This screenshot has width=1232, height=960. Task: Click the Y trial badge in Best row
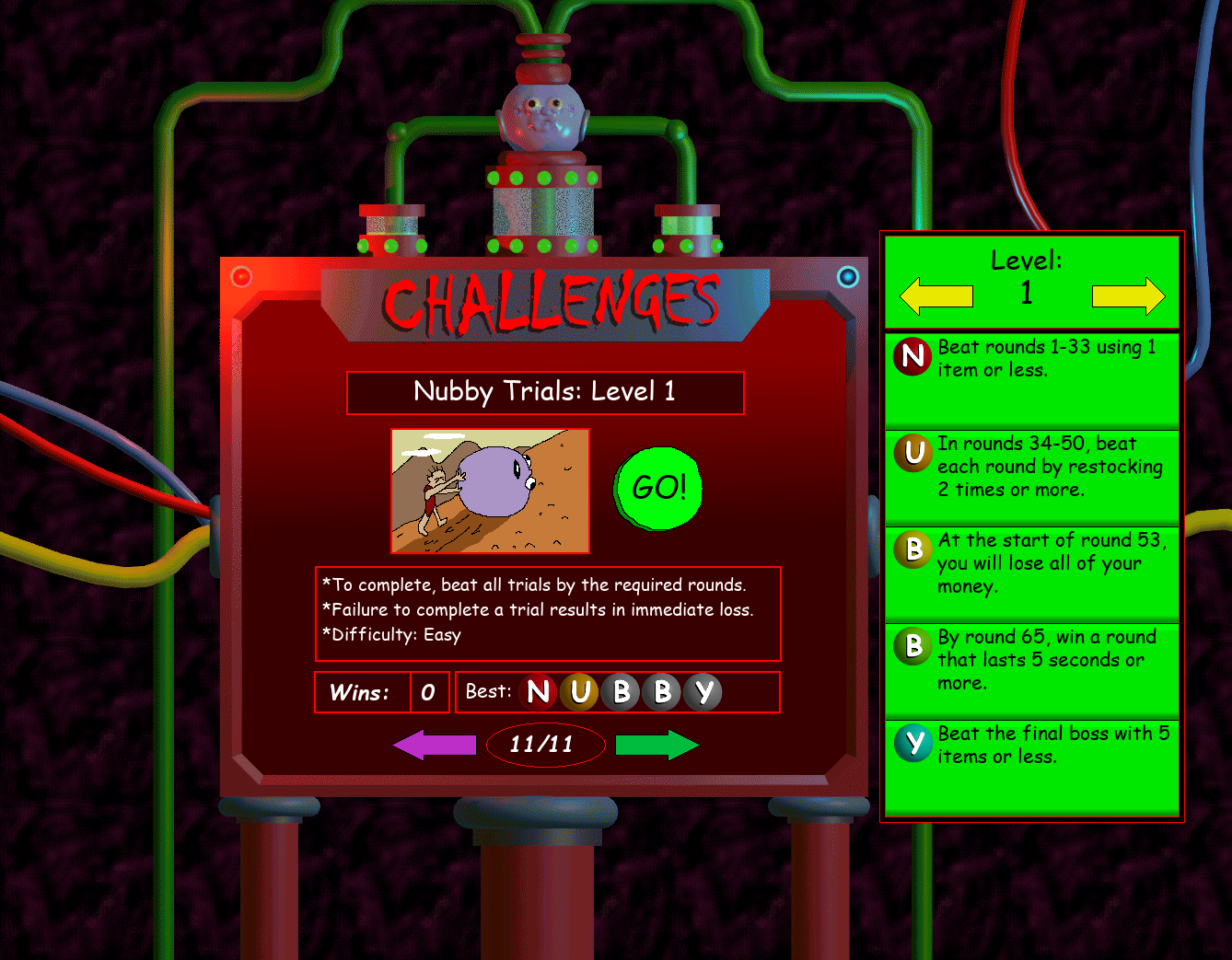pos(703,692)
